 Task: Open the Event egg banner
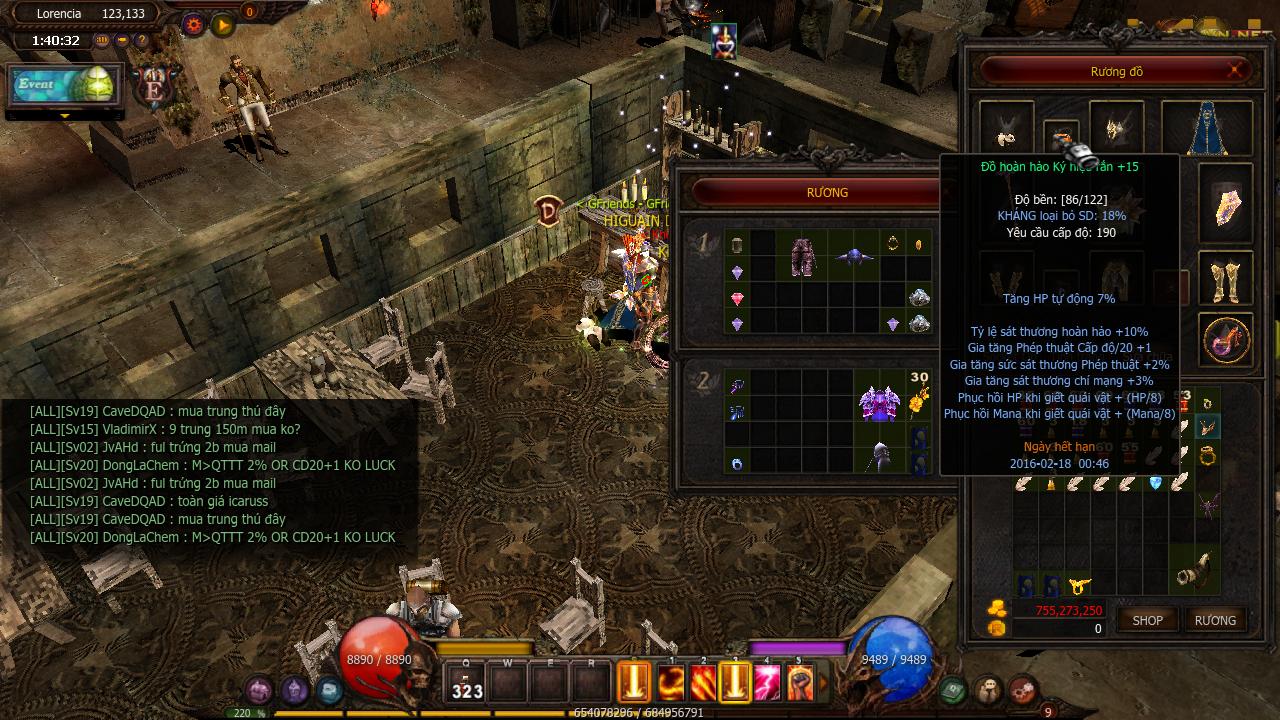(x=64, y=86)
